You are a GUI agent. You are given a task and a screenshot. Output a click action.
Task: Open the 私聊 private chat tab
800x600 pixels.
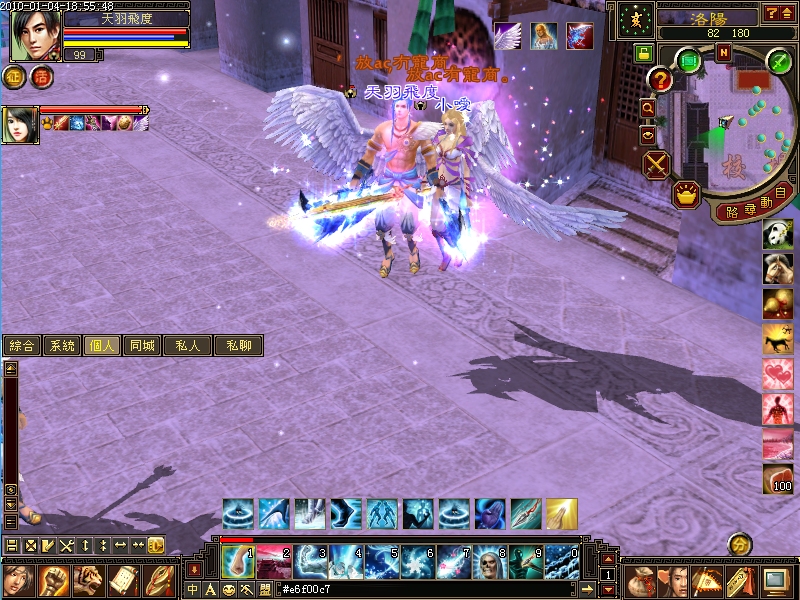coord(238,346)
